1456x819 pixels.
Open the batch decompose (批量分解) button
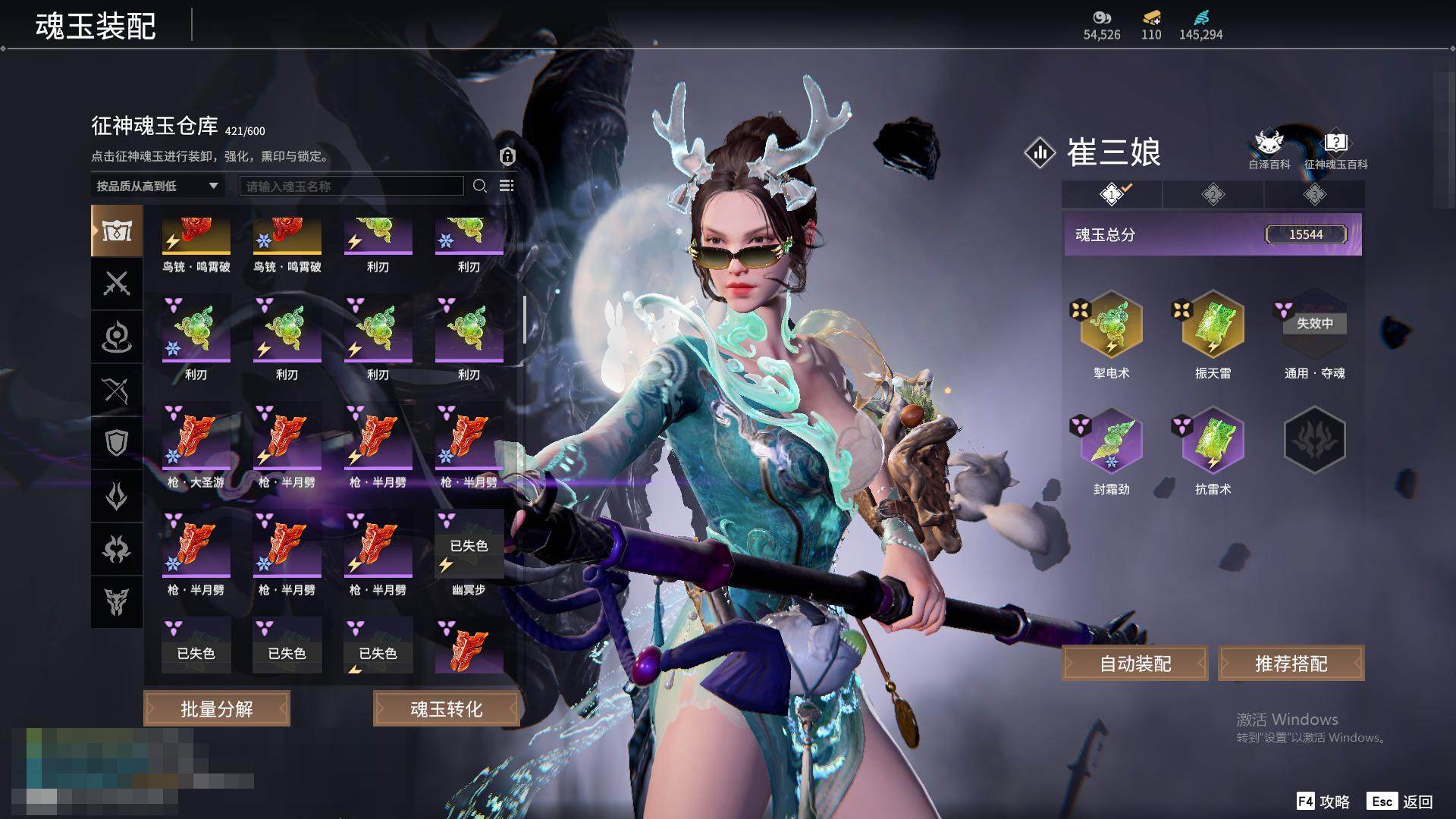click(x=217, y=709)
